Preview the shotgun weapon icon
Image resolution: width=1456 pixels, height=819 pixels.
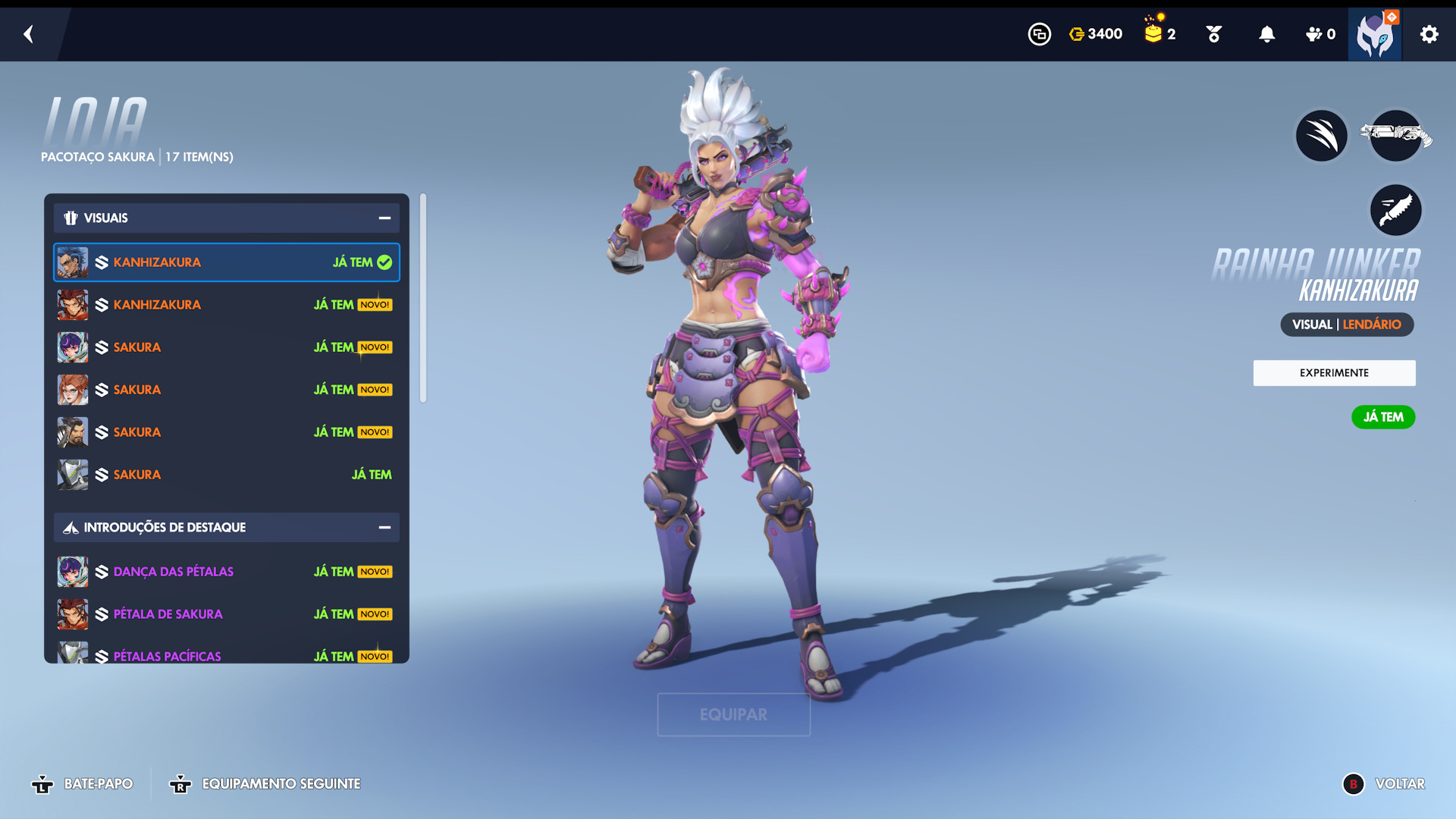[x=1395, y=136]
